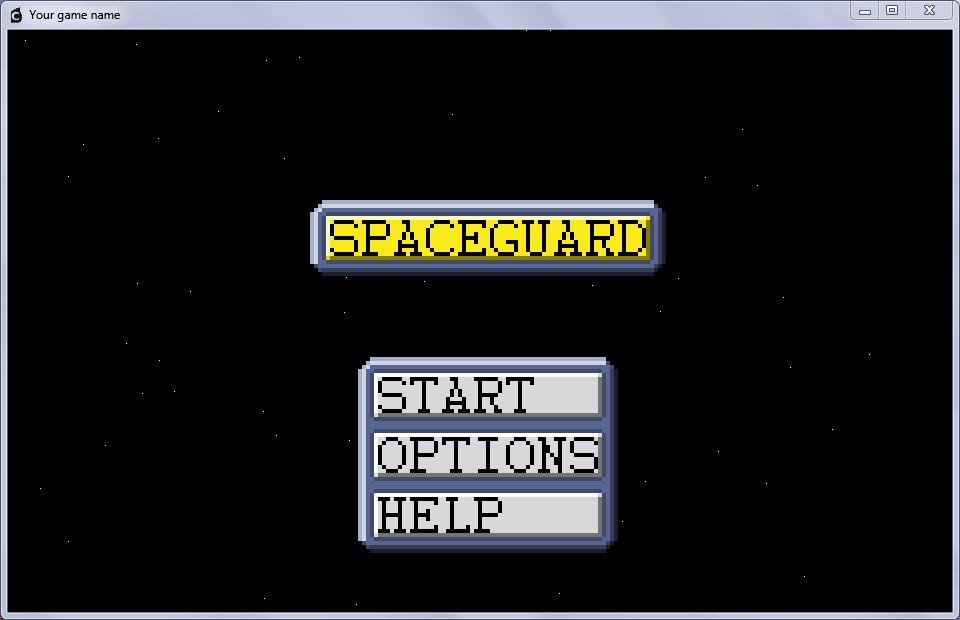Minimize the game window
The width and height of the screenshot is (960, 620).
pos(865,11)
